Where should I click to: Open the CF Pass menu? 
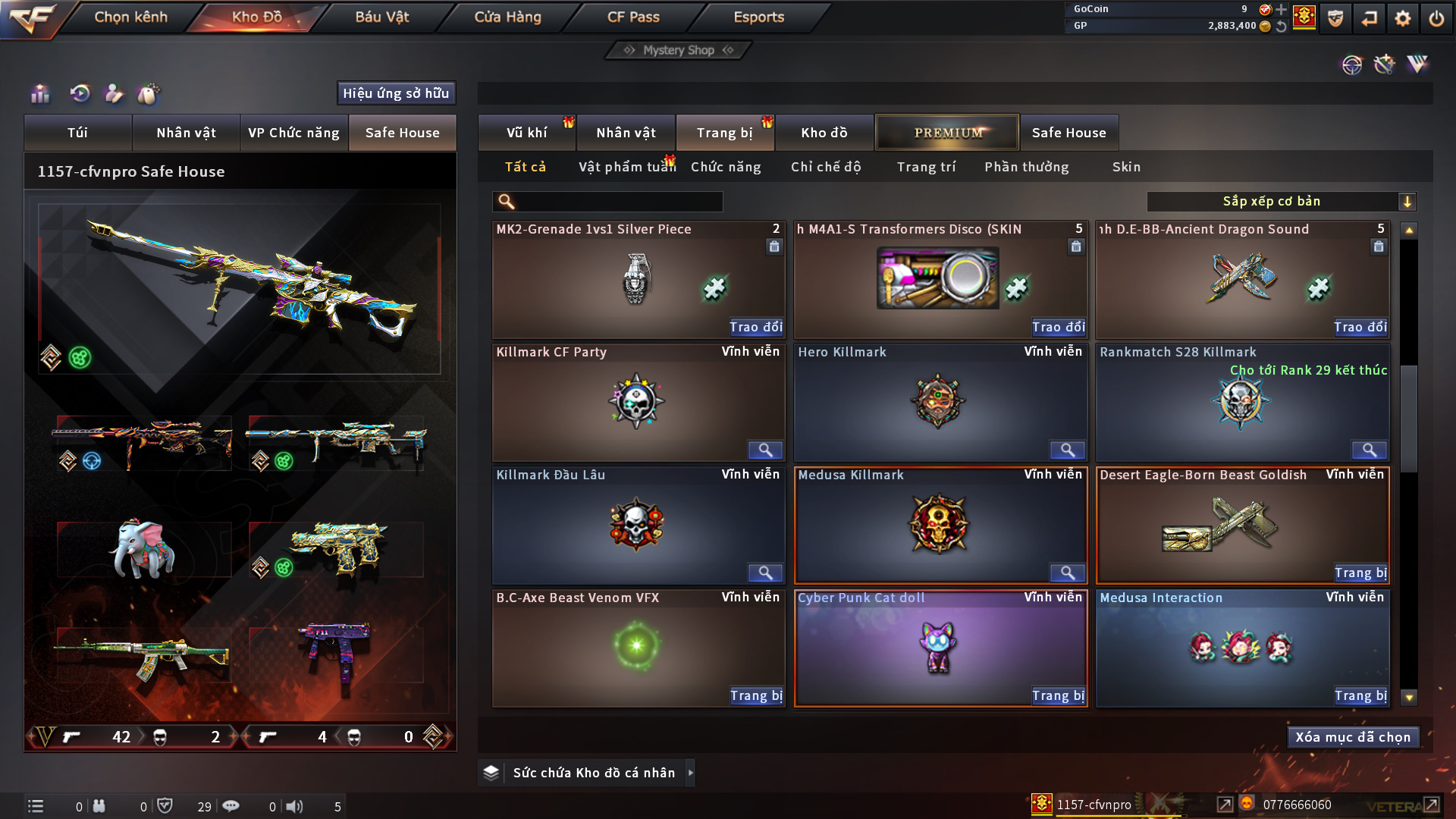coord(633,17)
